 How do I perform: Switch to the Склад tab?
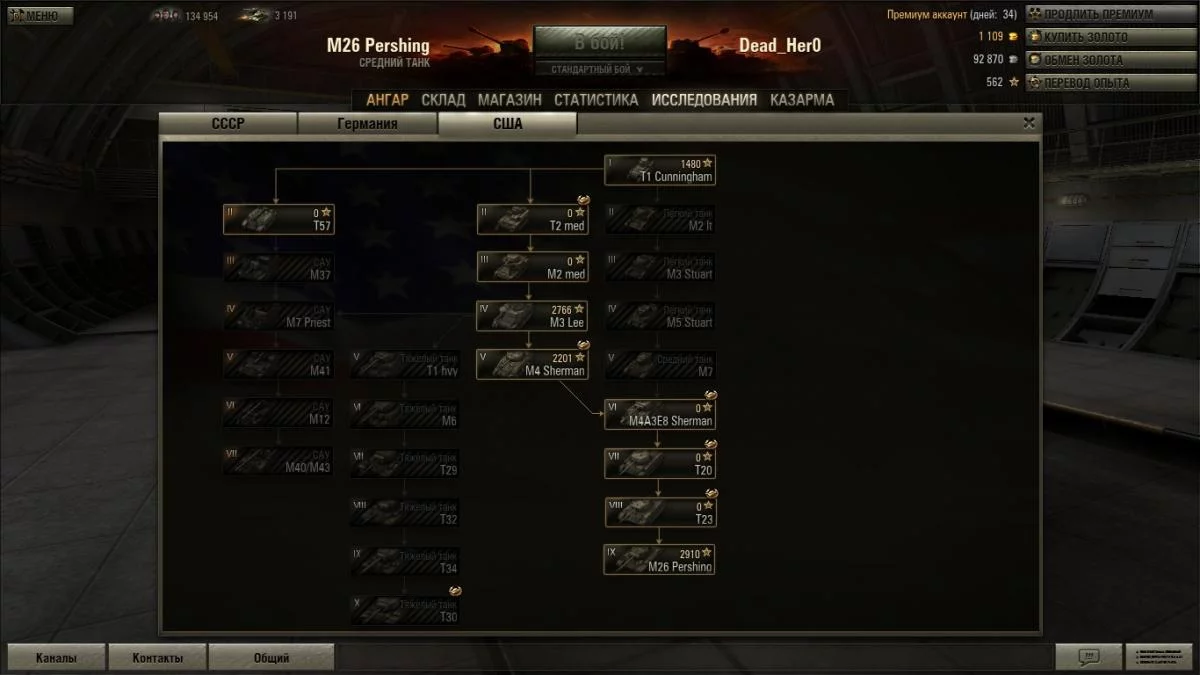[x=443, y=100]
